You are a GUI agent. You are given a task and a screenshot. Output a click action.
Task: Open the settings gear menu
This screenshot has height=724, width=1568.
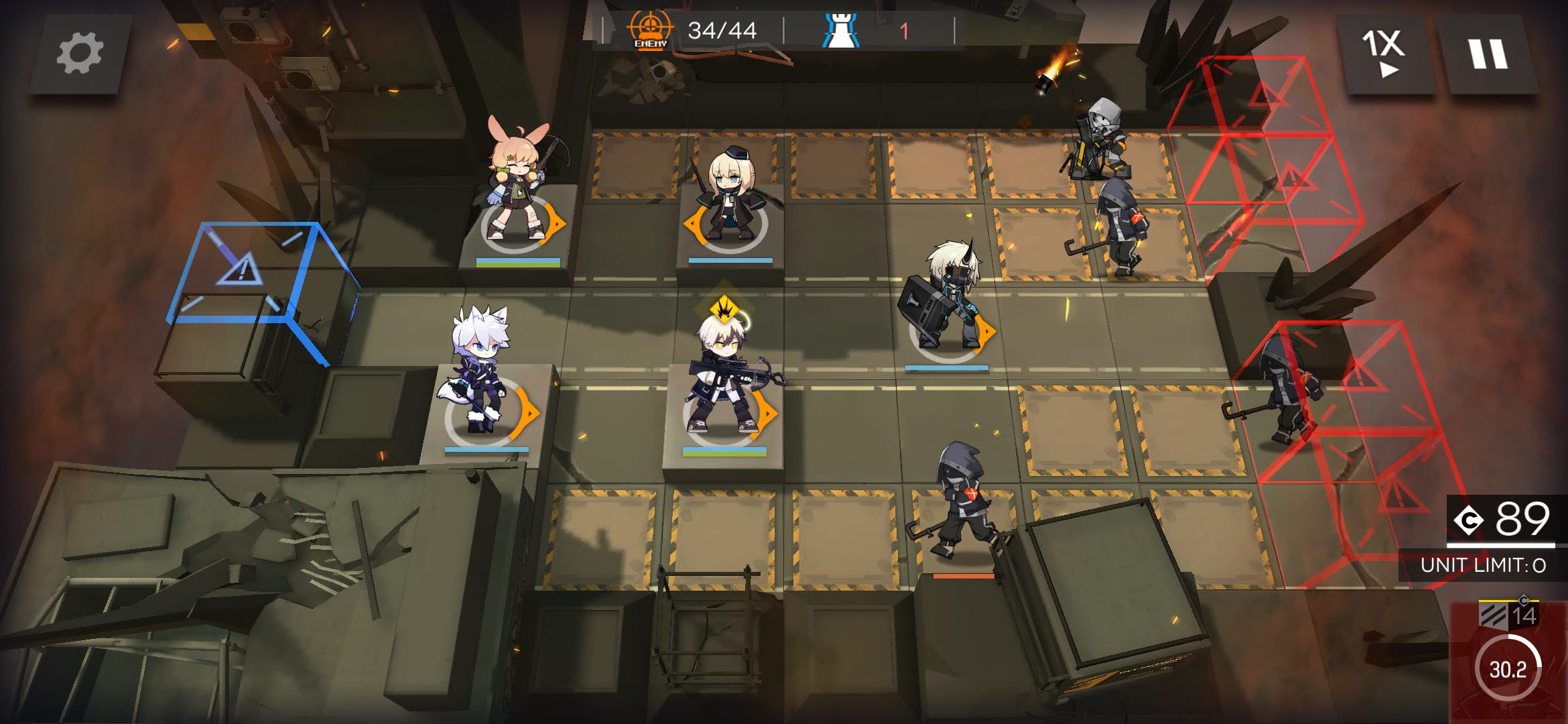[80, 54]
